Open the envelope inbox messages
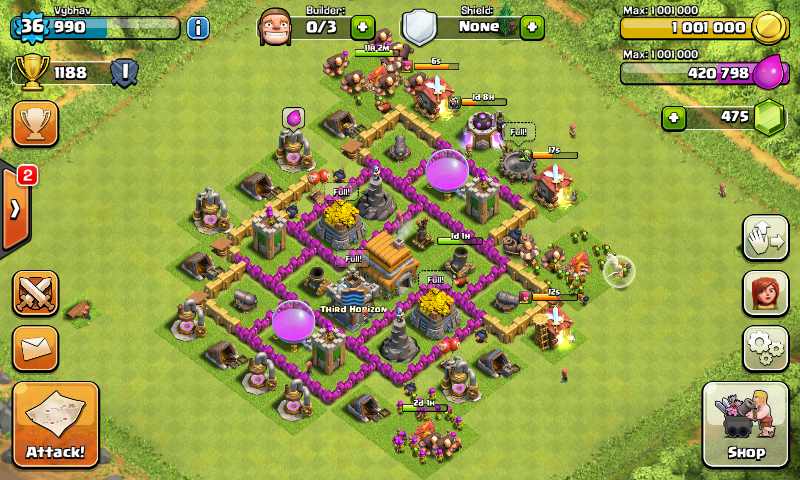 [35, 348]
